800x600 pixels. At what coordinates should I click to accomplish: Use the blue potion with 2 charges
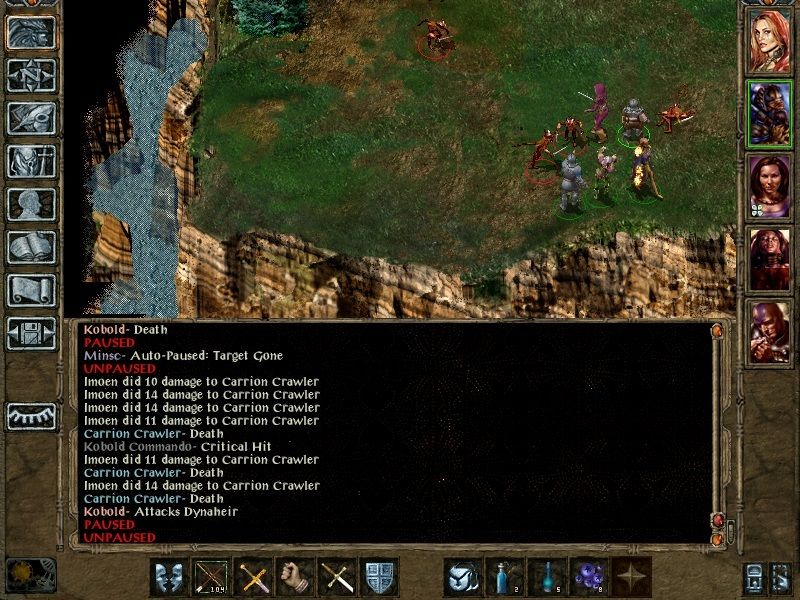tap(505, 577)
